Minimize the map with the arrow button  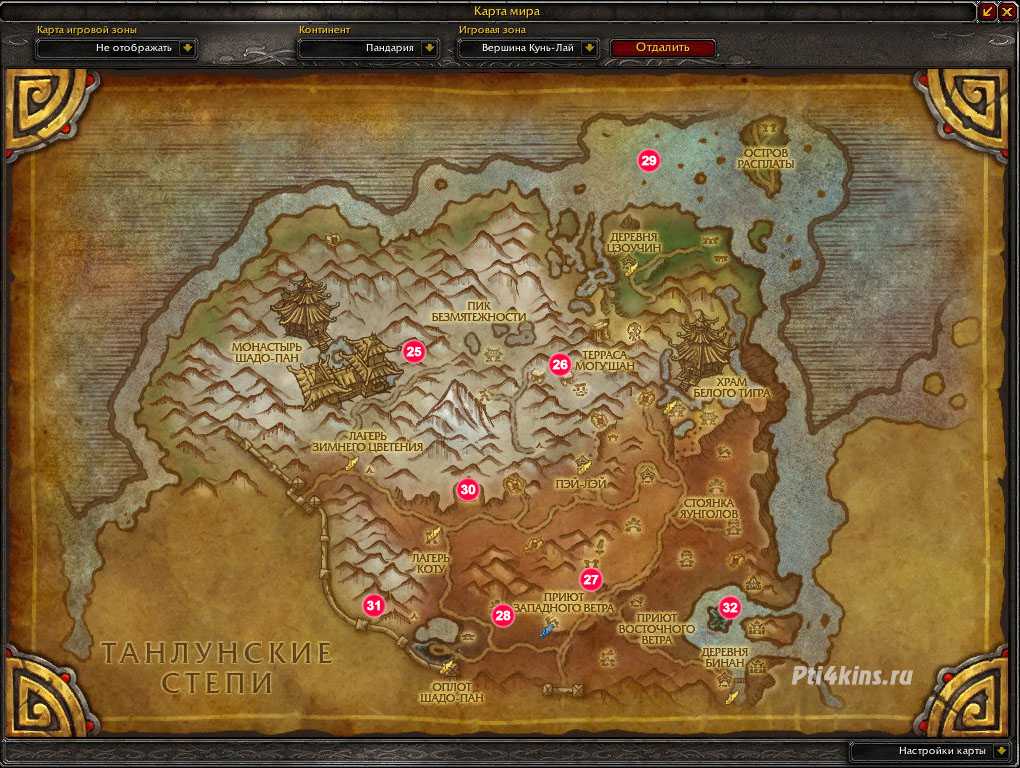coord(988,11)
